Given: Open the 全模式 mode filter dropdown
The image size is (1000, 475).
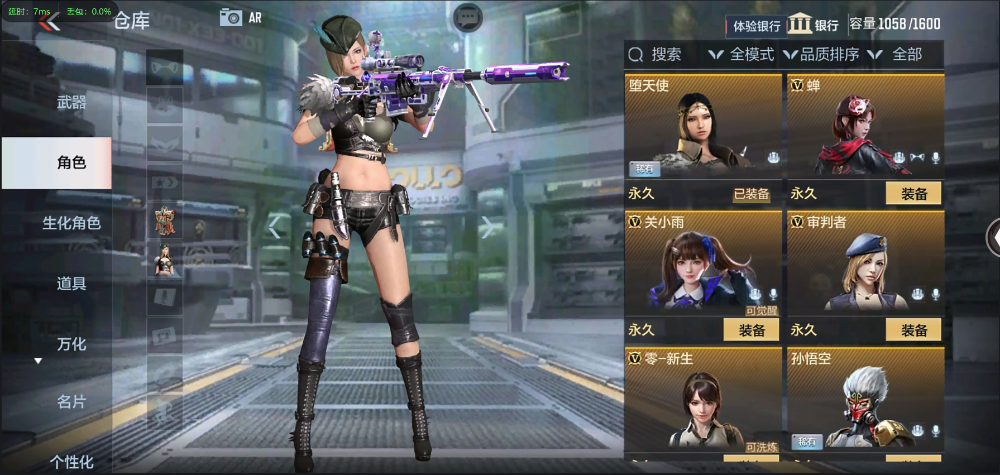Looking at the screenshot, I should pos(741,54).
